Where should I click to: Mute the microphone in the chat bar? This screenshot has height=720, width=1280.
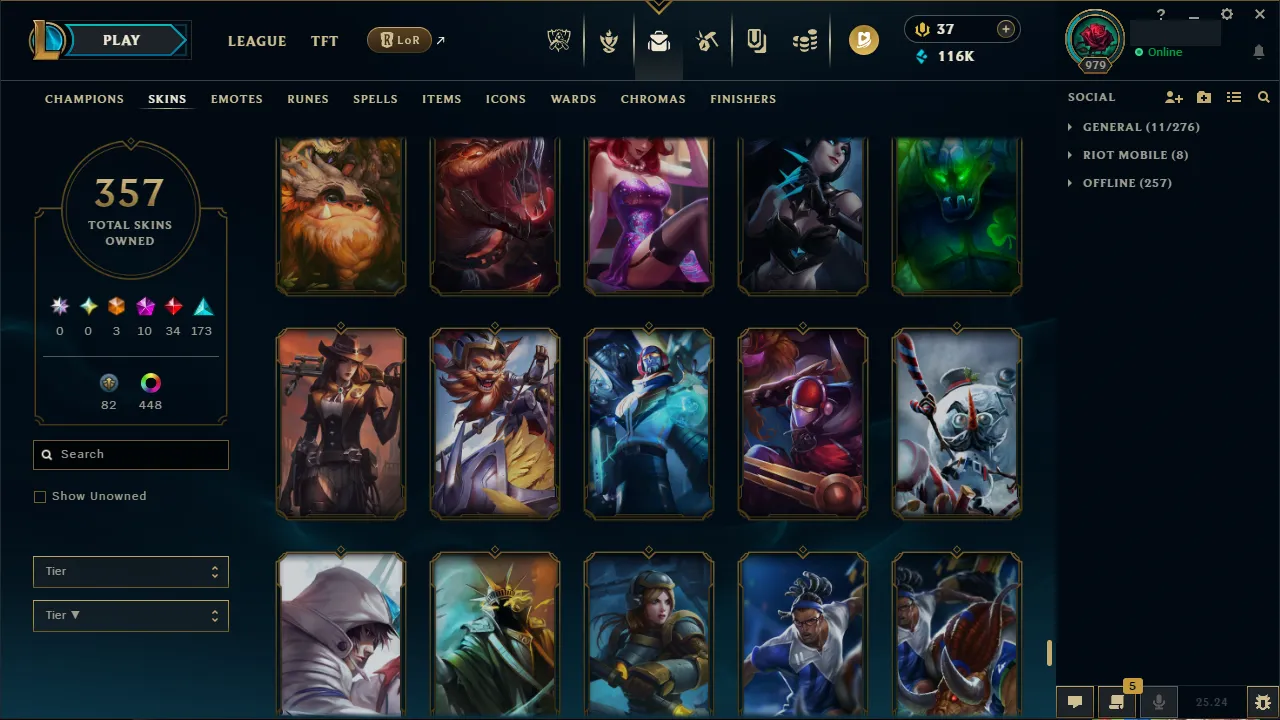tap(1158, 701)
